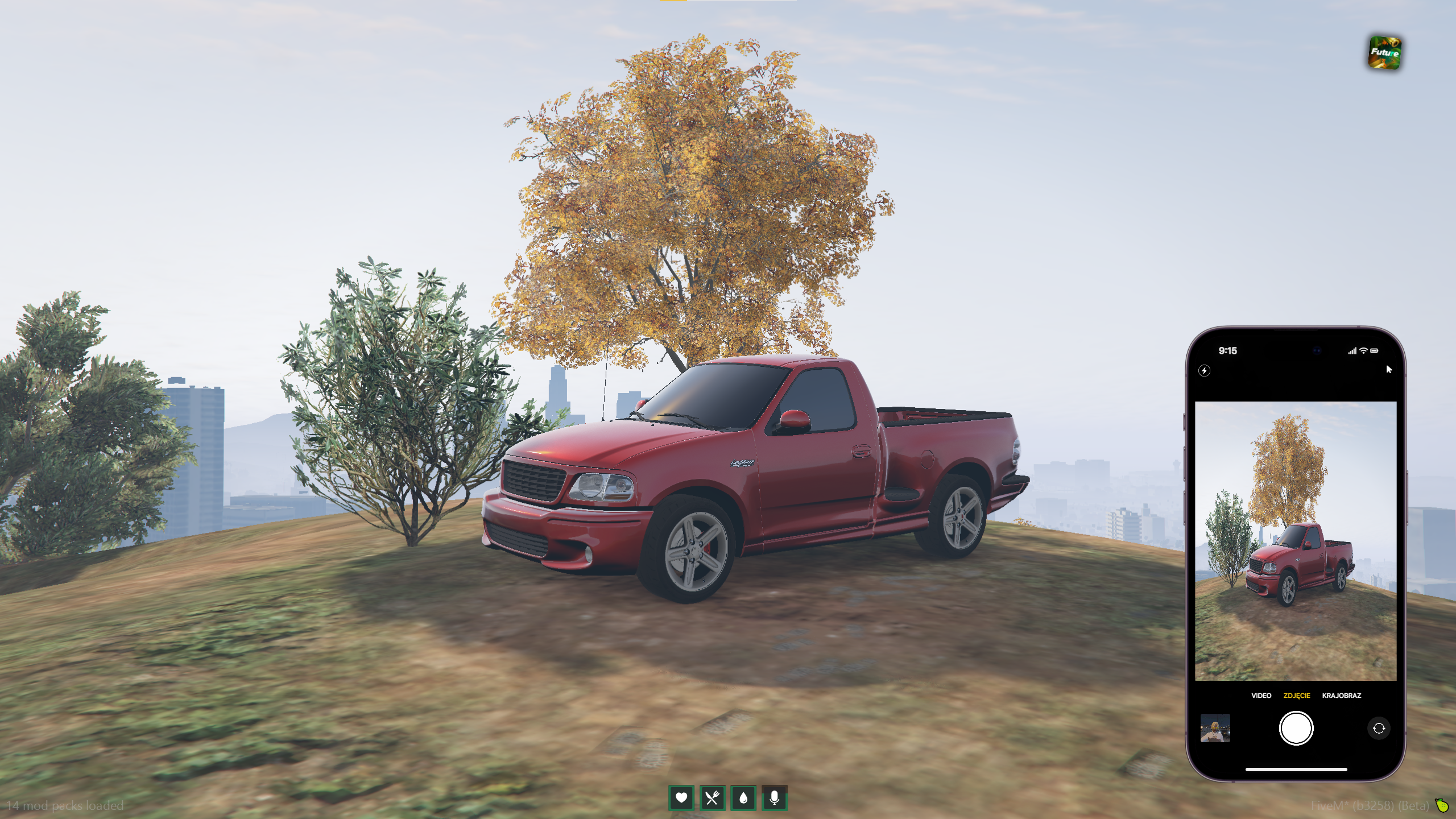Flip the camera with the rotate icon
This screenshot has width=1456, height=819.
[x=1378, y=728]
